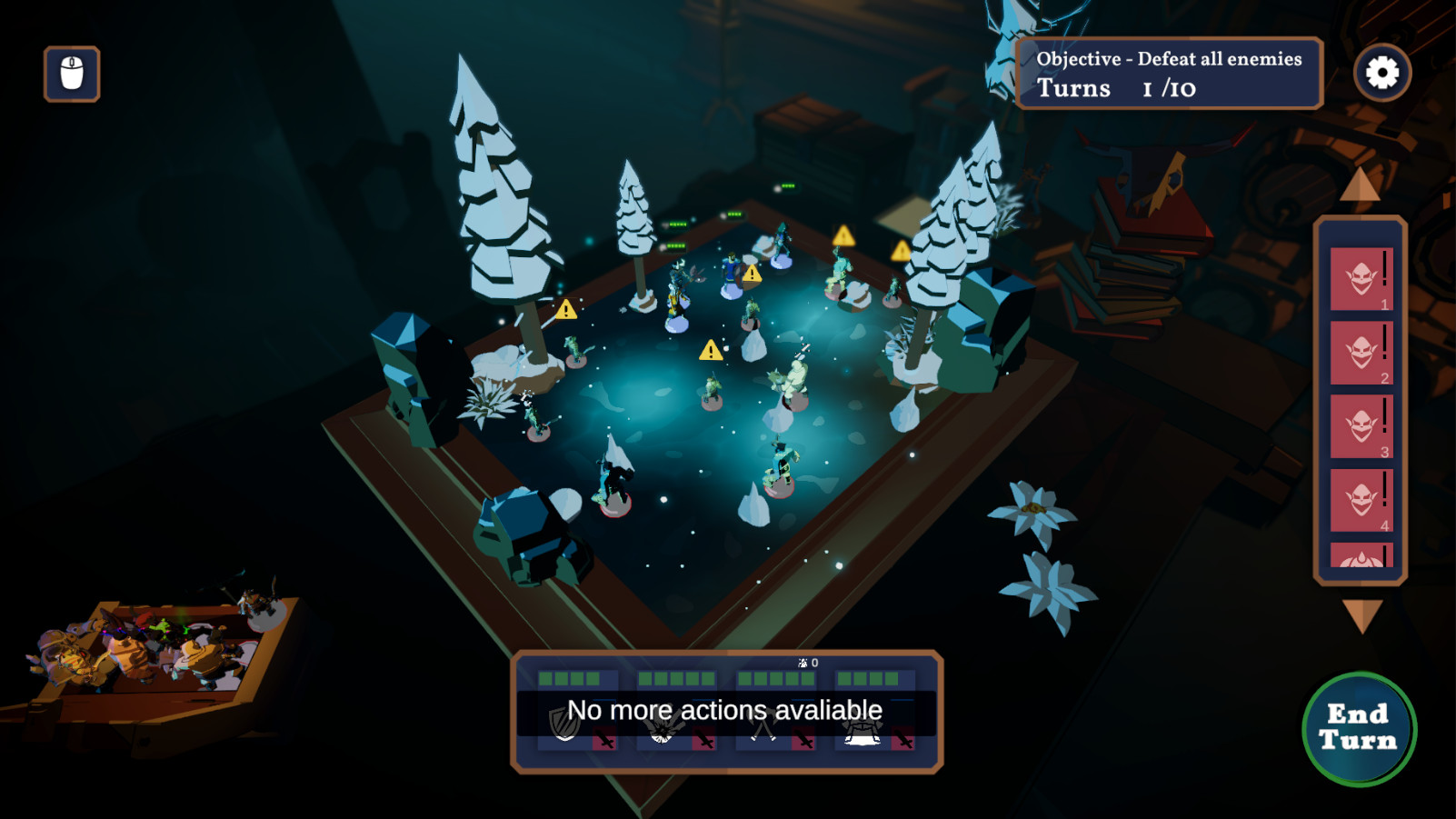
Task: Click the mouse controls icon in the top-left corner
Action: click(x=71, y=75)
